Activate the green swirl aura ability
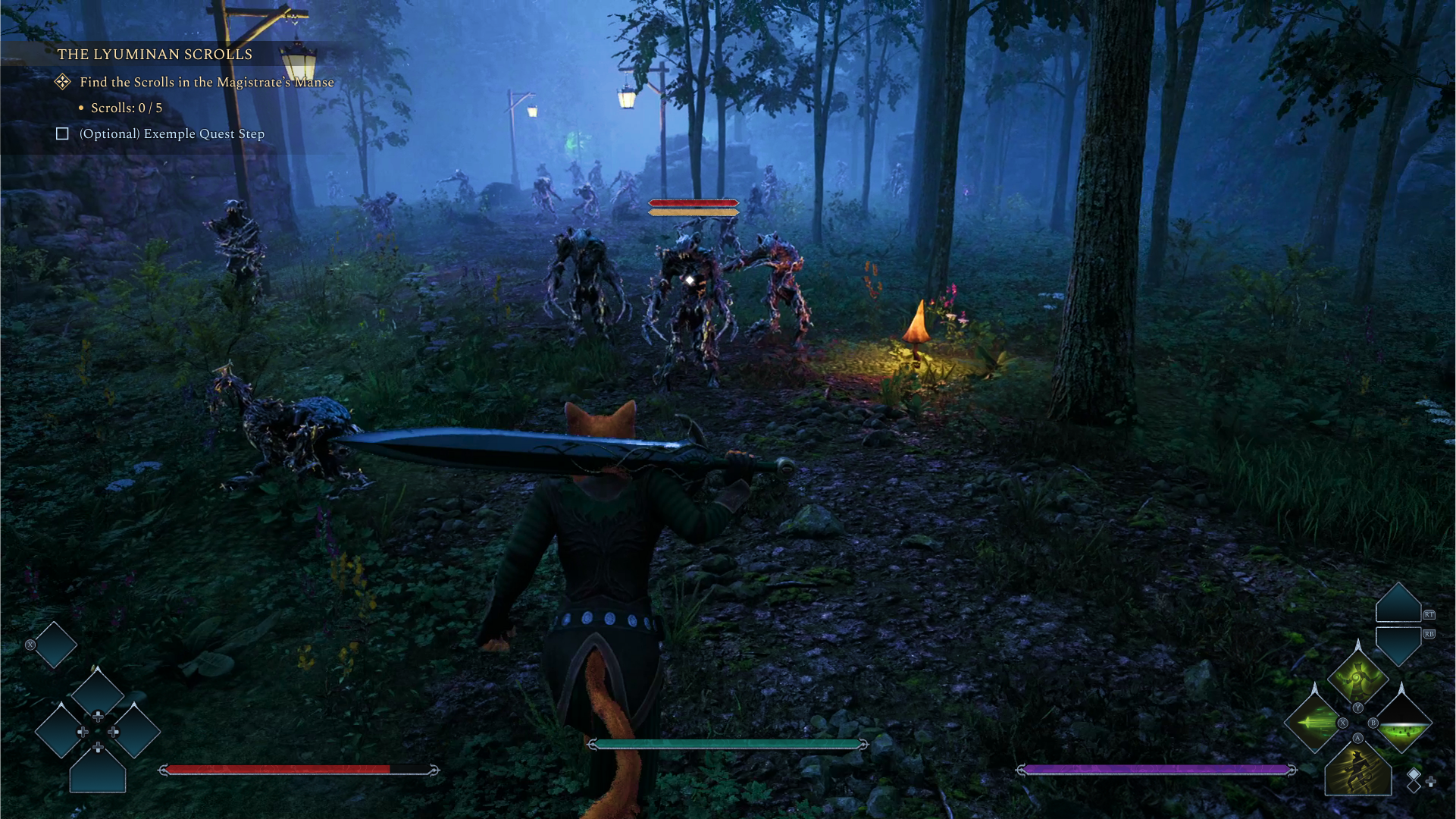1456x819 pixels. coord(1357,676)
